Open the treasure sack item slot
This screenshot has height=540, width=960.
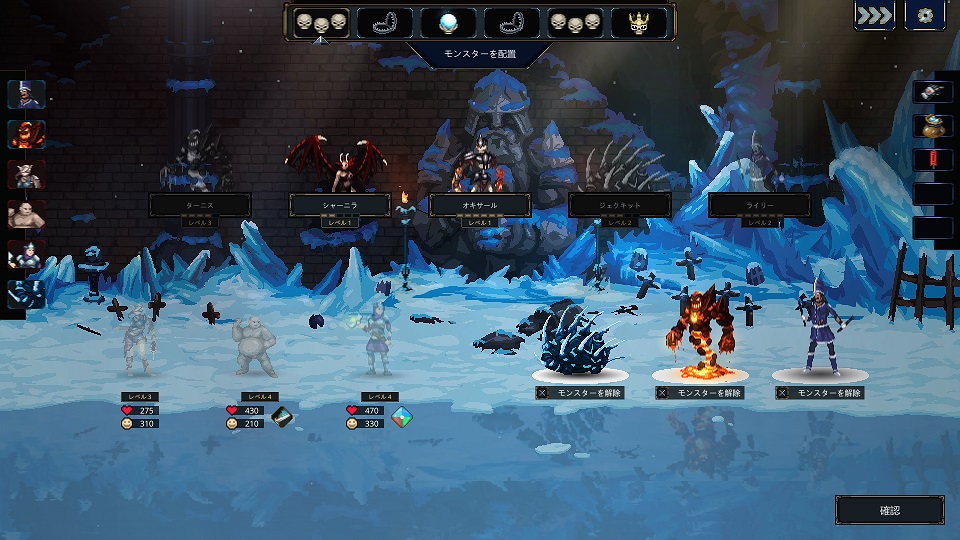(932, 125)
